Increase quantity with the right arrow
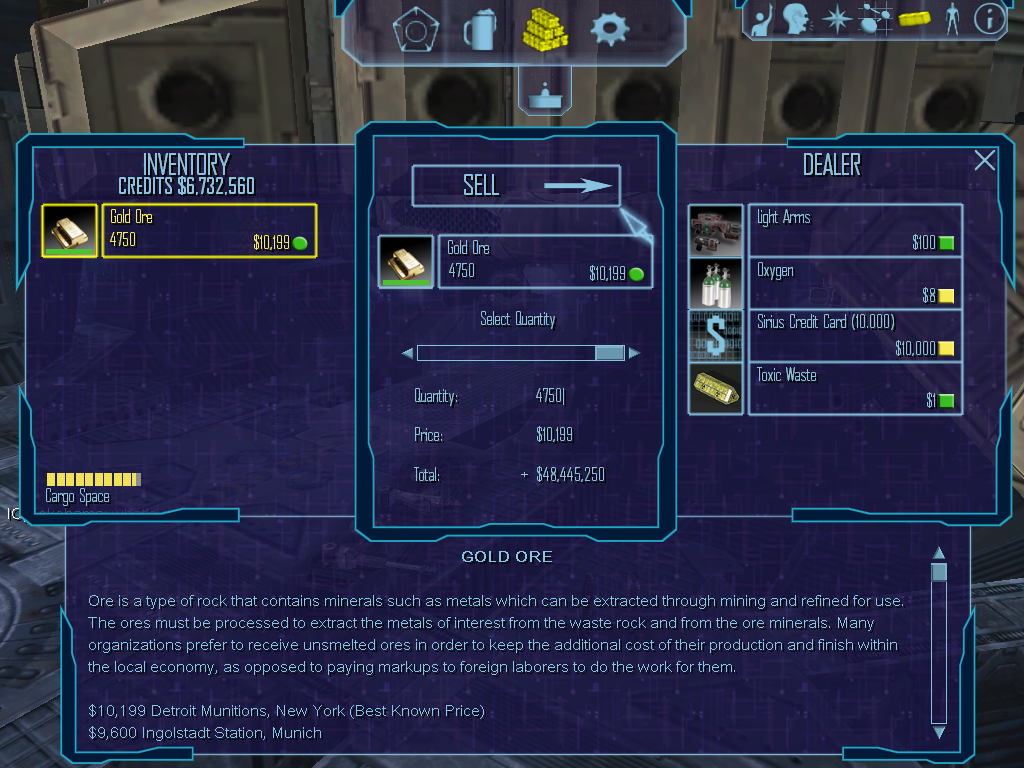1024x768 pixels. tap(634, 353)
